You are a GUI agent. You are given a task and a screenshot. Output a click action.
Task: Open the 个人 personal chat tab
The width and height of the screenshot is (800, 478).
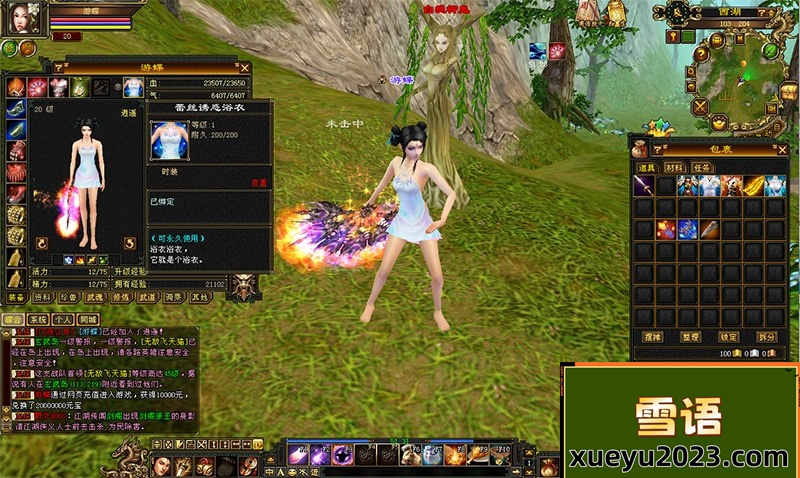[62, 318]
